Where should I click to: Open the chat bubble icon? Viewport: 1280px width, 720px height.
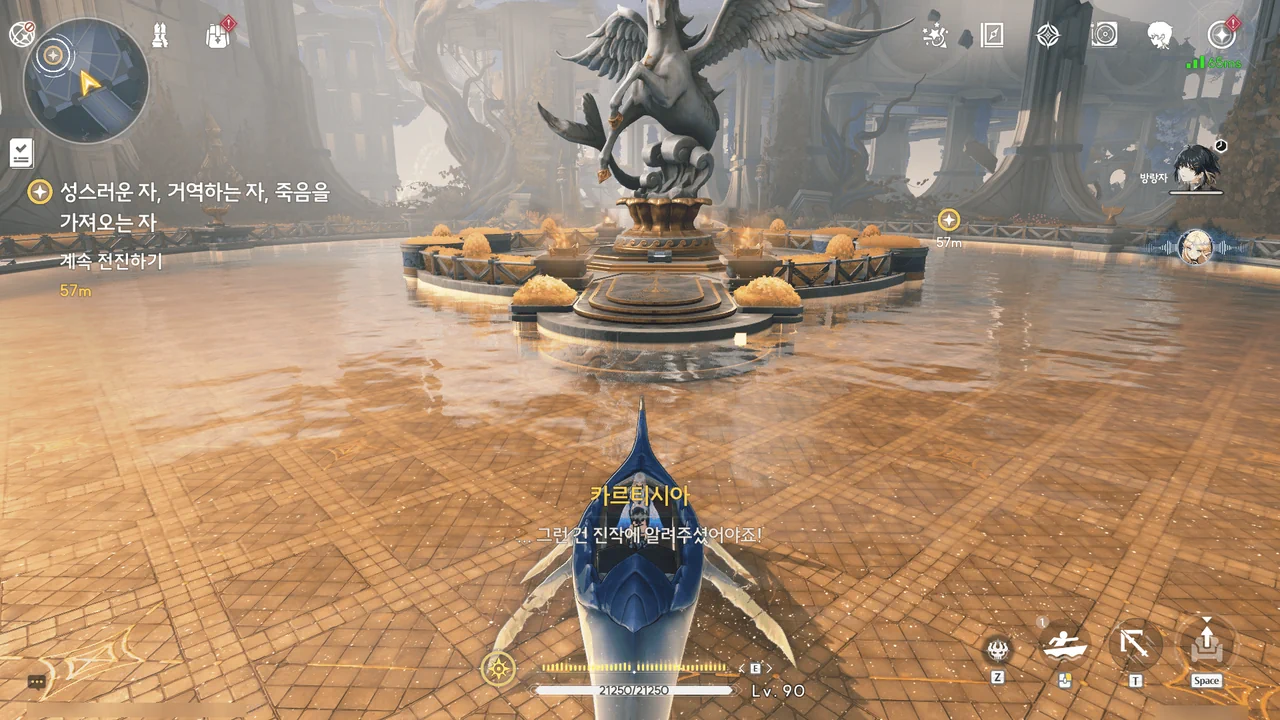(37, 682)
